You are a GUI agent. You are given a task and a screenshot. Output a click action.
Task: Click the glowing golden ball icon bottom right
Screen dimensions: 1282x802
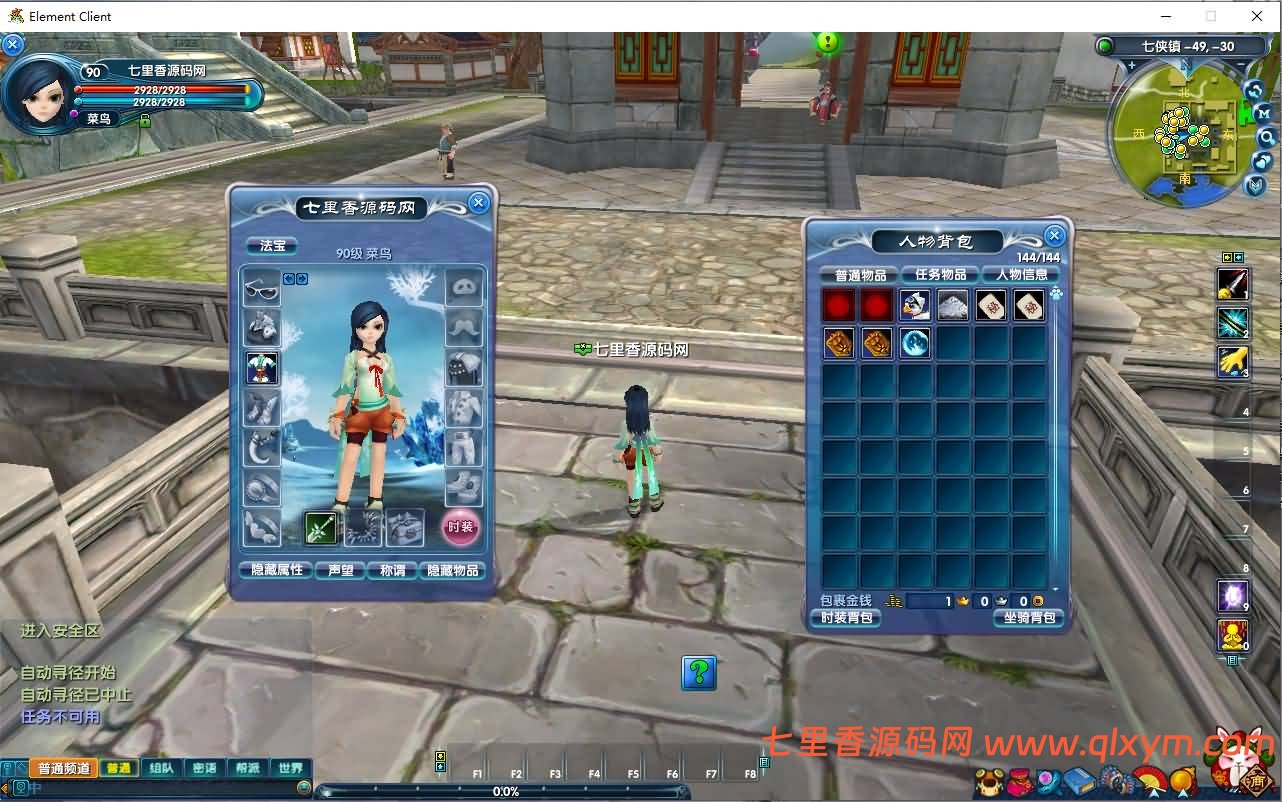[1182, 779]
